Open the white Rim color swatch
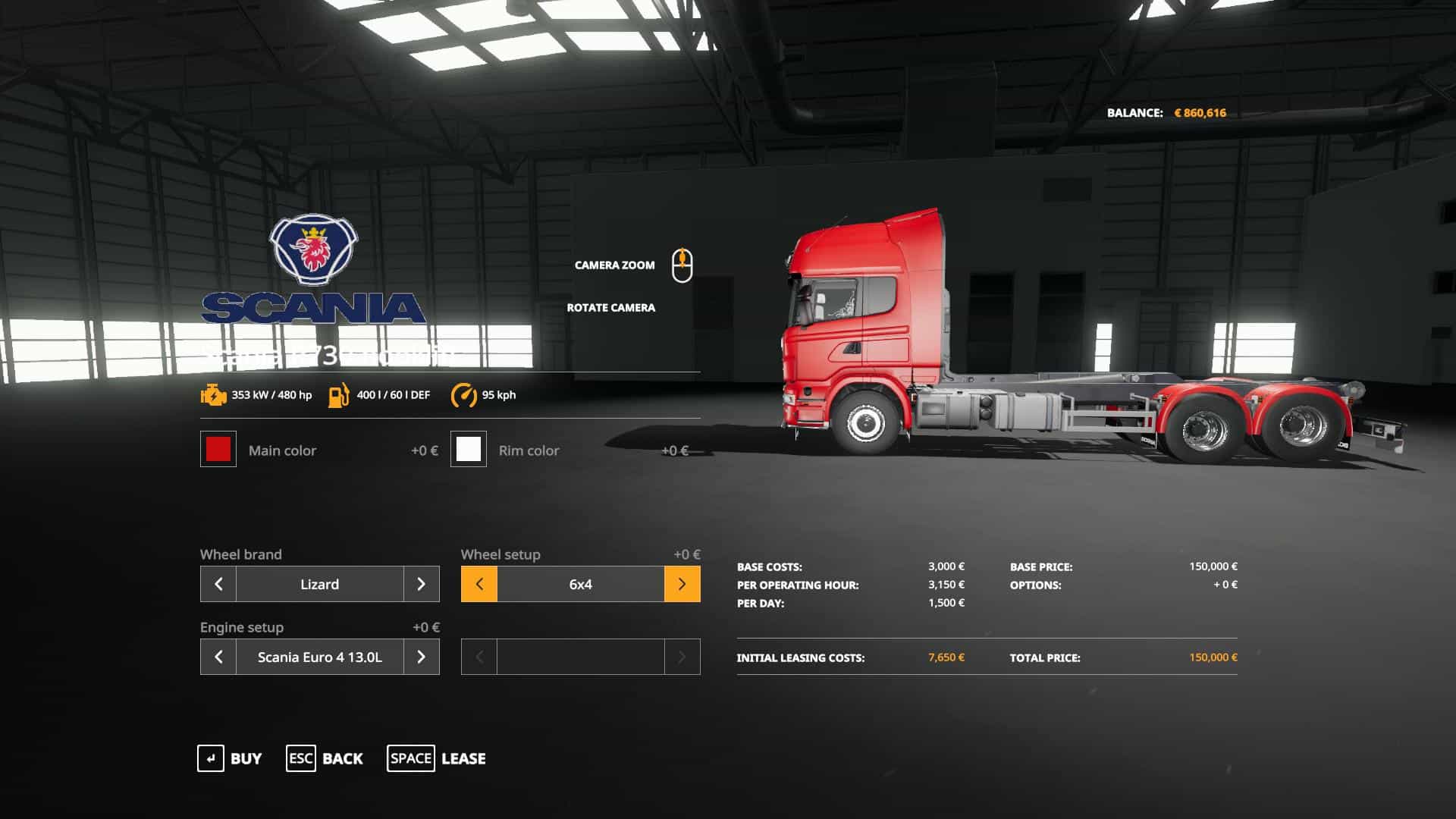Viewport: 1456px width, 819px height. (469, 449)
